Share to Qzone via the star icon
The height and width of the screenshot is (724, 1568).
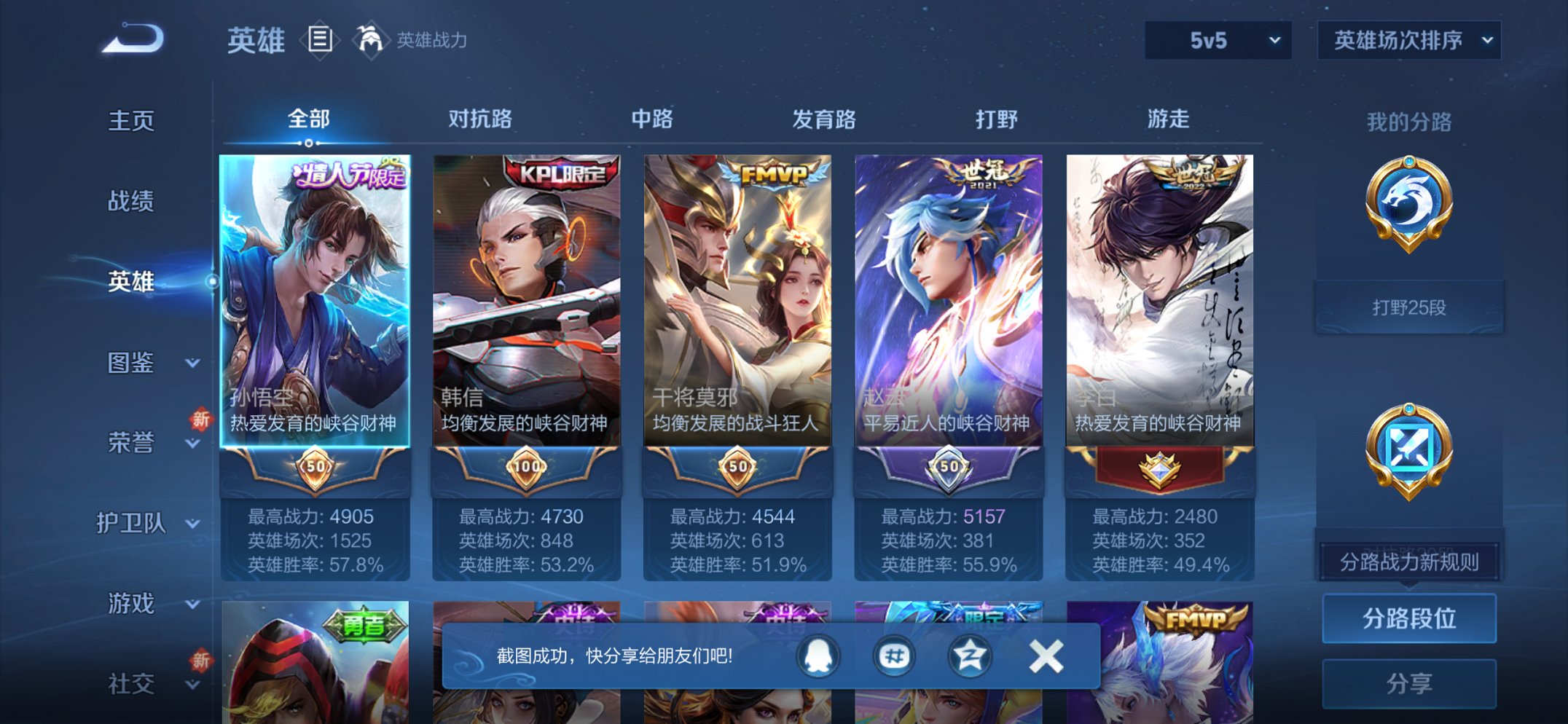pyautogui.click(x=970, y=656)
